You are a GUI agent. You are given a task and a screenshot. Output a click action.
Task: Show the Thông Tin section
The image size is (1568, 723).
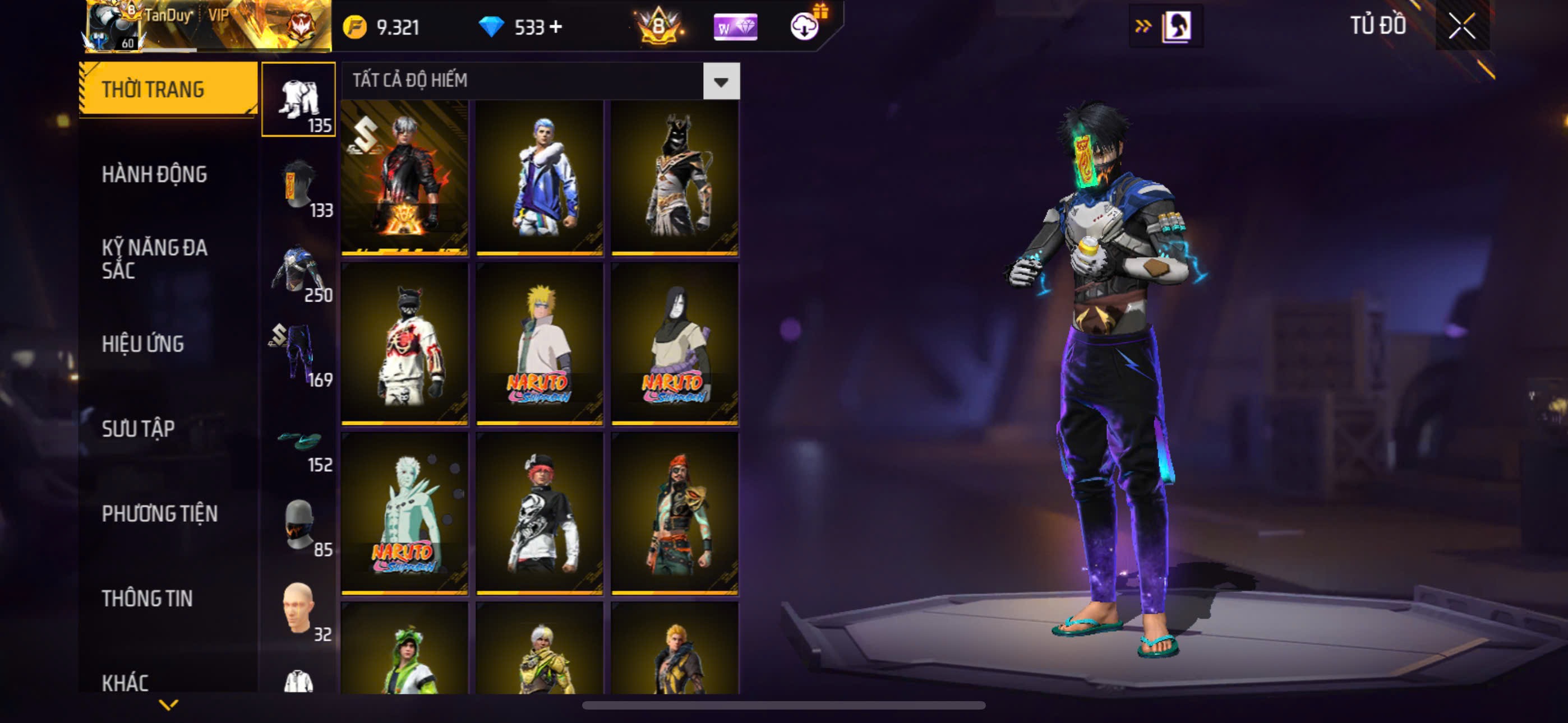(147, 598)
